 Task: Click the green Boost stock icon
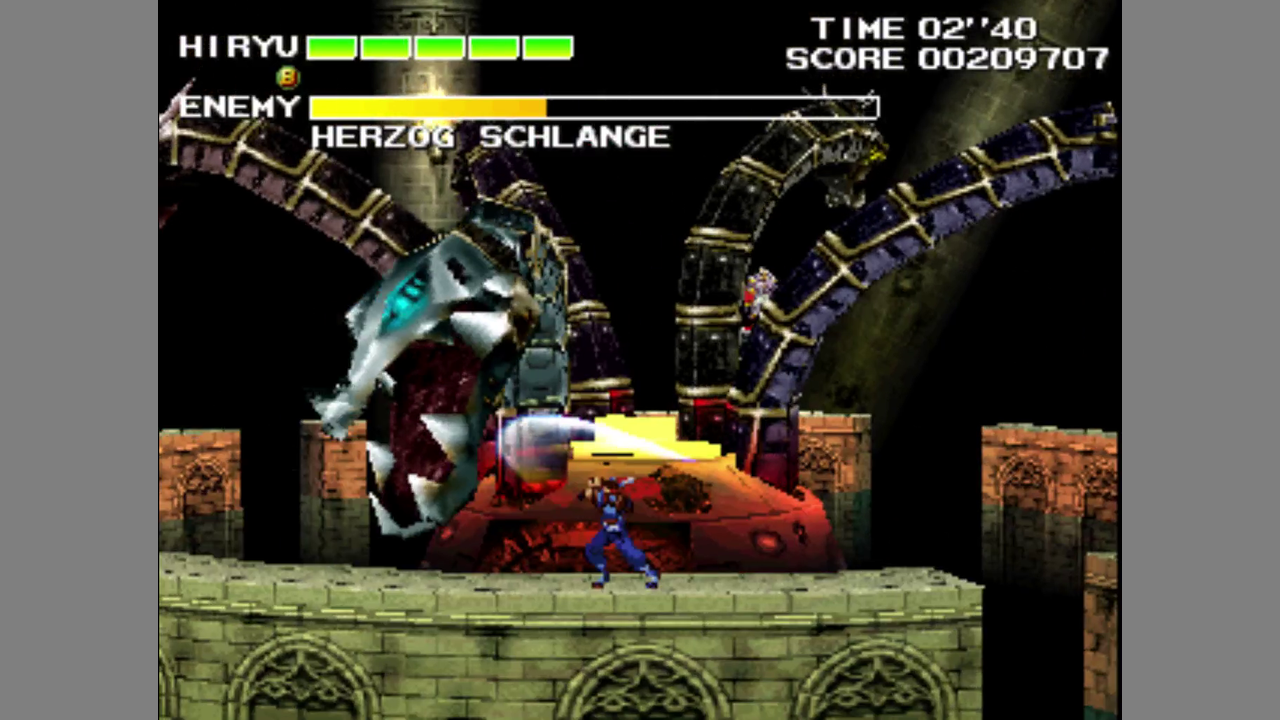point(287,76)
